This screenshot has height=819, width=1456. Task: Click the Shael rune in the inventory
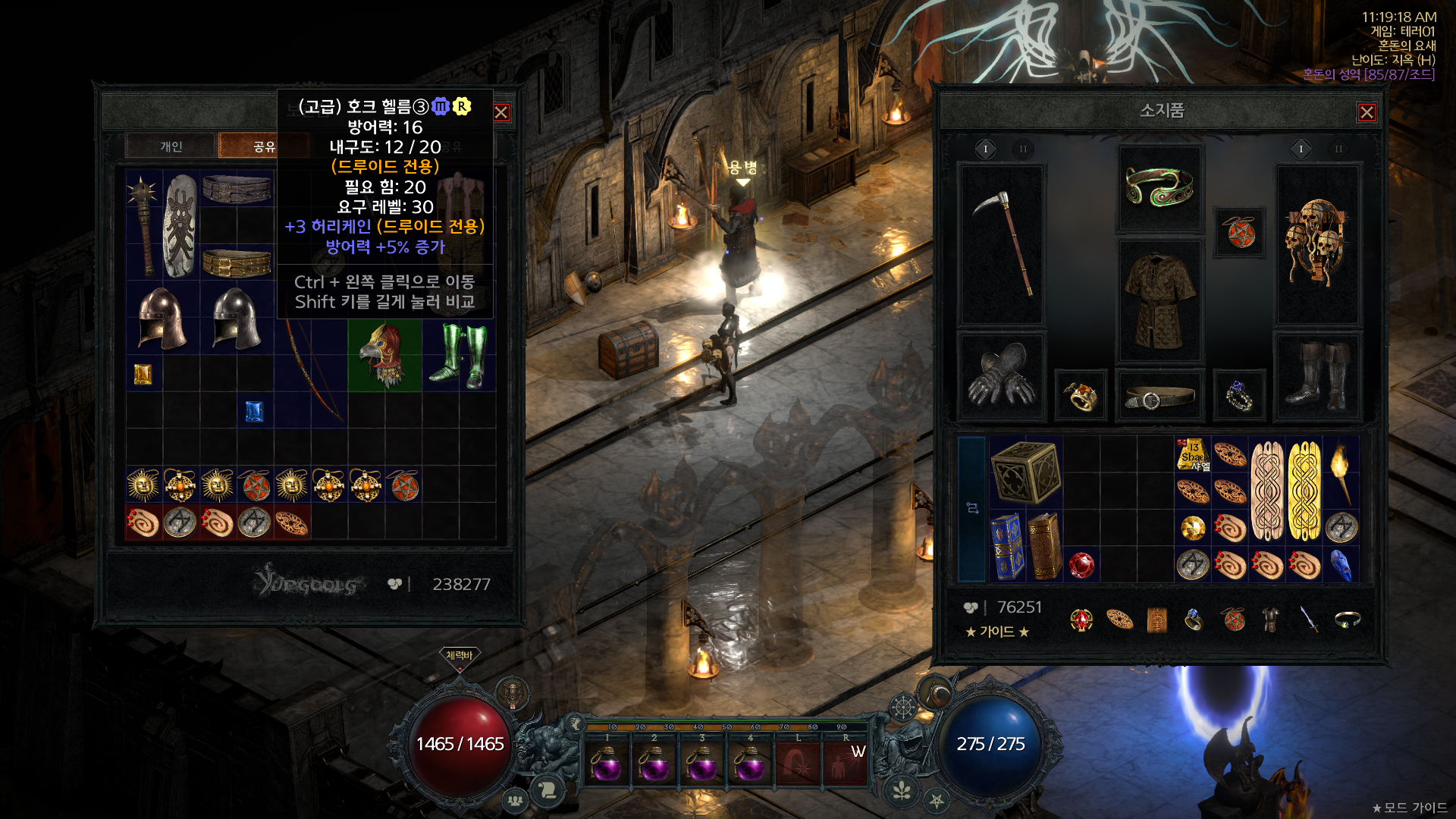coord(1193,454)
